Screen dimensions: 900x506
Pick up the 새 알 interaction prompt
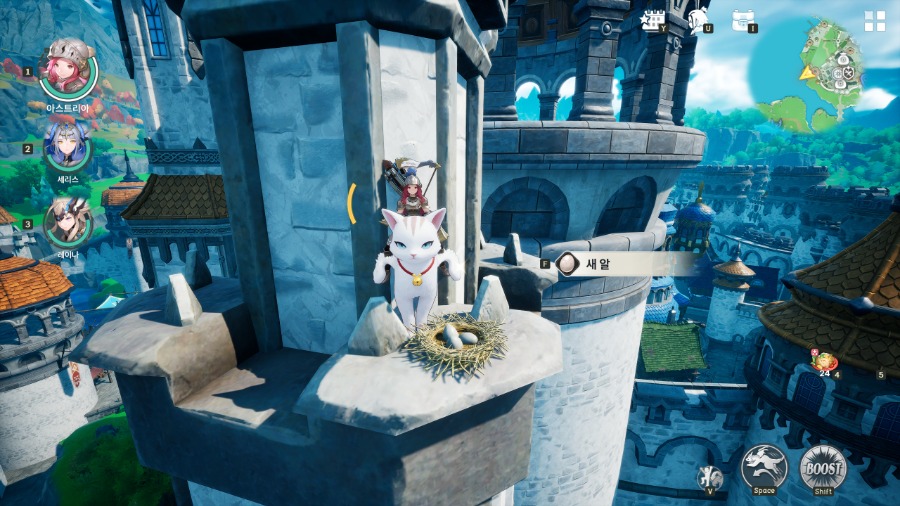625,264
